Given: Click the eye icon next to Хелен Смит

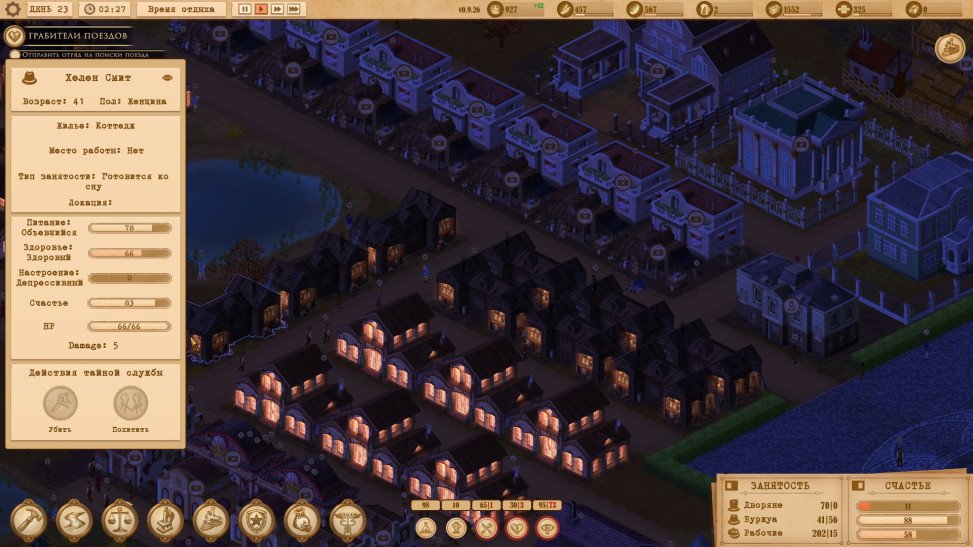Looking at the screenshot, I should 167,77.
